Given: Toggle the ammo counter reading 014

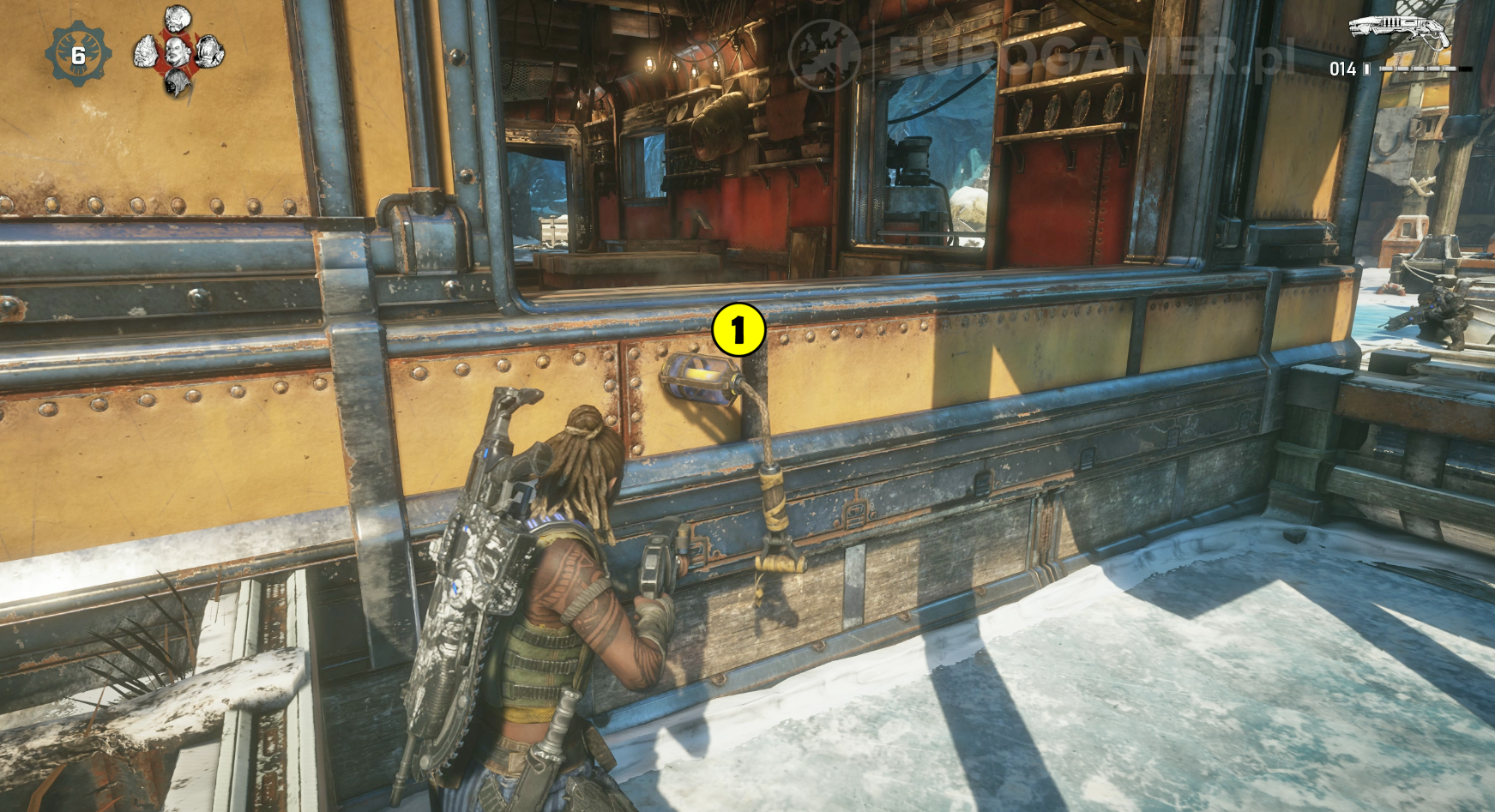Looking at the screenshot, I should click(1343, 69).
